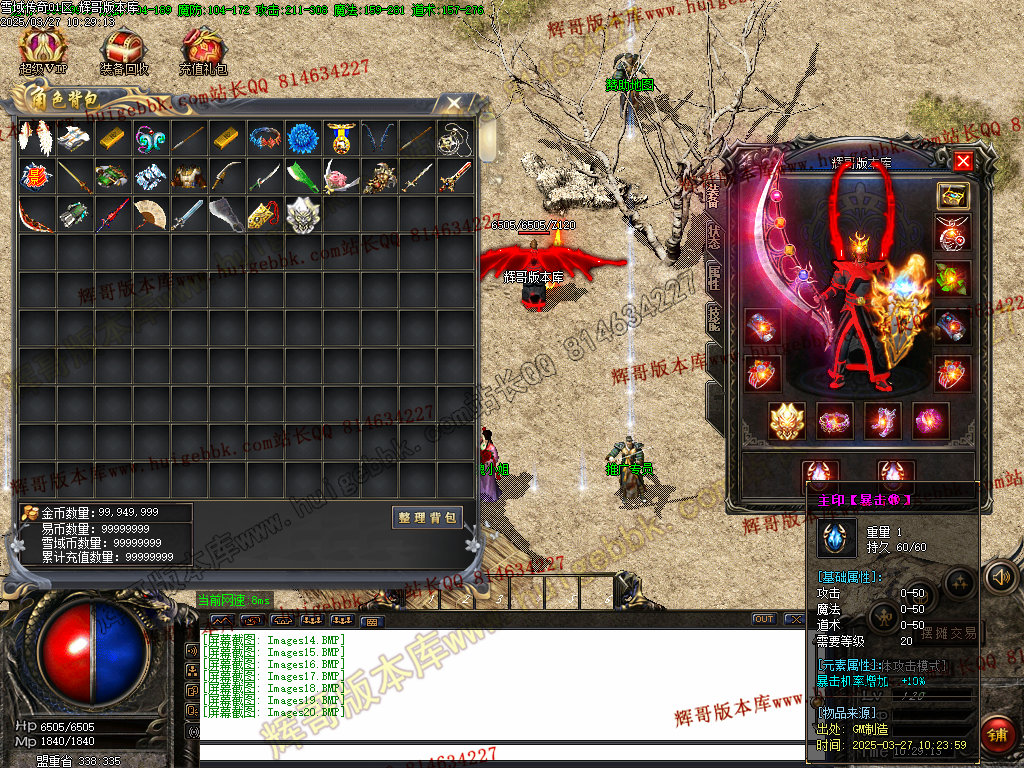
Task: Open the 超级VIP menu icon
Action: pos(43,47)
